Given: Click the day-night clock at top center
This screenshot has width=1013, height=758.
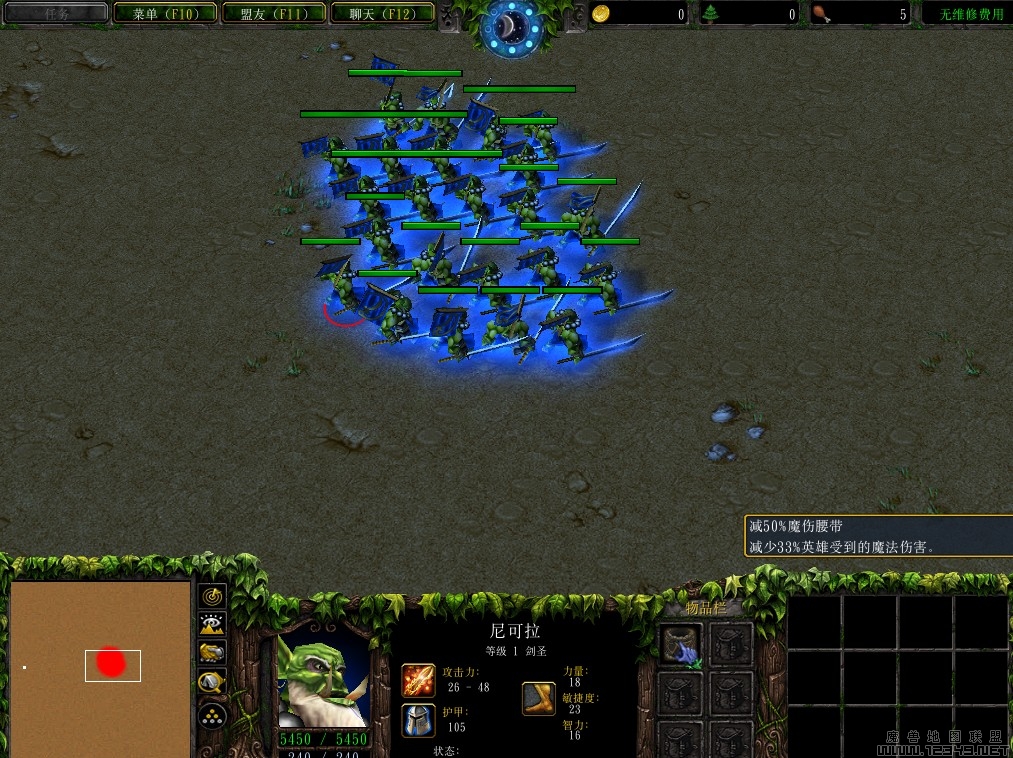Looking at the screenshot, I should 511,28.
